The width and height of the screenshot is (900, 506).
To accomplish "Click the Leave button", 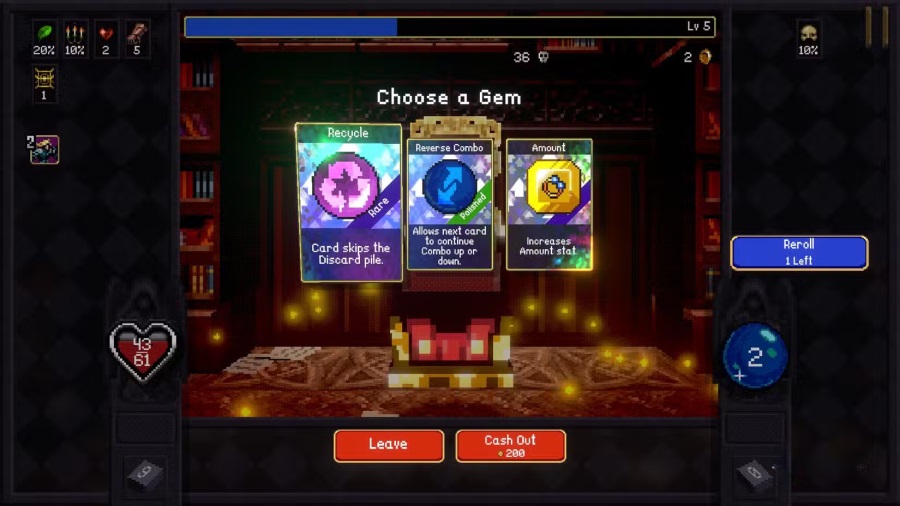I will click(388, 445).
